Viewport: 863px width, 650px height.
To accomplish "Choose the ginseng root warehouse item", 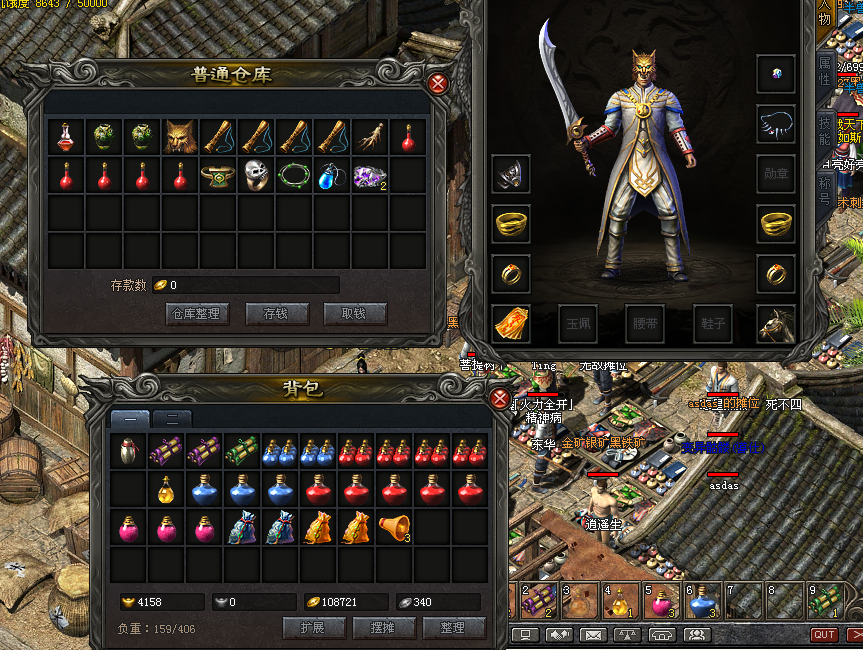I will pyautogui.click(x=370, y=137).
